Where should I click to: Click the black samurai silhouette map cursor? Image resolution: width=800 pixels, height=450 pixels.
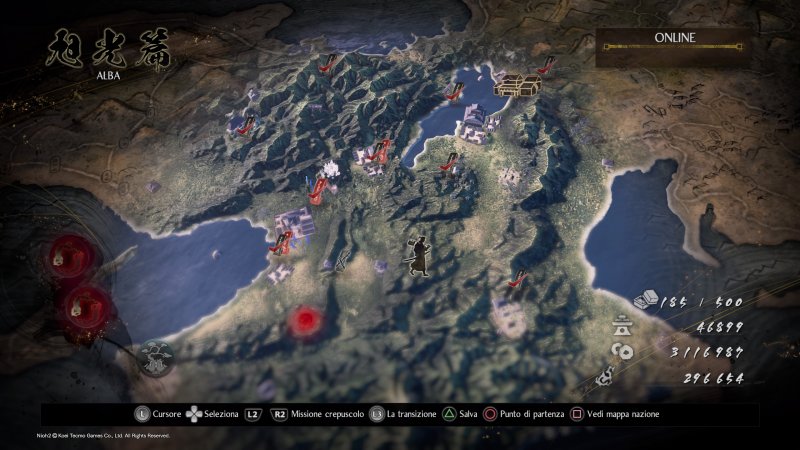pos(418,254)
